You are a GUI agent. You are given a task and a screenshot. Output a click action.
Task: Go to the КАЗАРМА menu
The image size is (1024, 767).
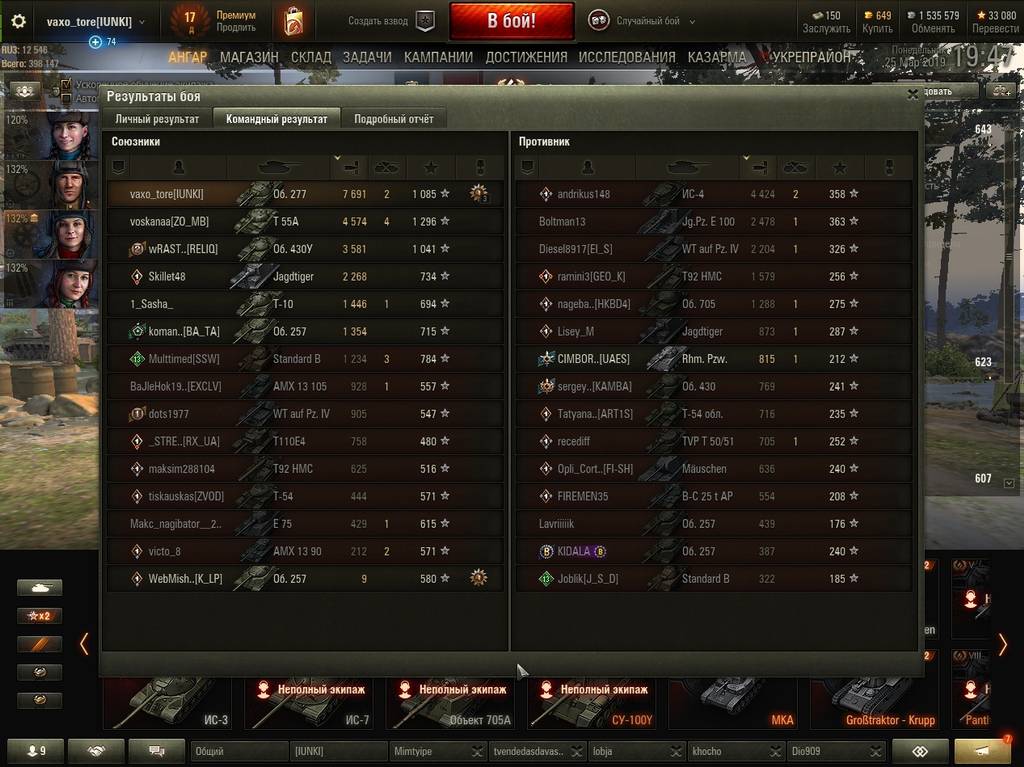click(x=716, y=57)
